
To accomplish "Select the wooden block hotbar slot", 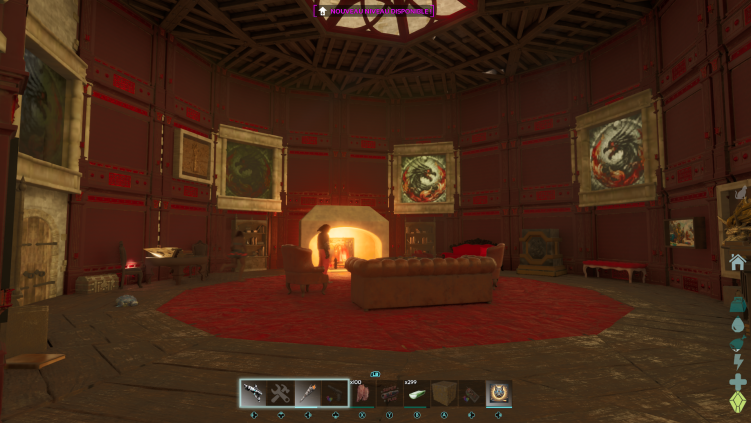I will click(x=444, y=393).
